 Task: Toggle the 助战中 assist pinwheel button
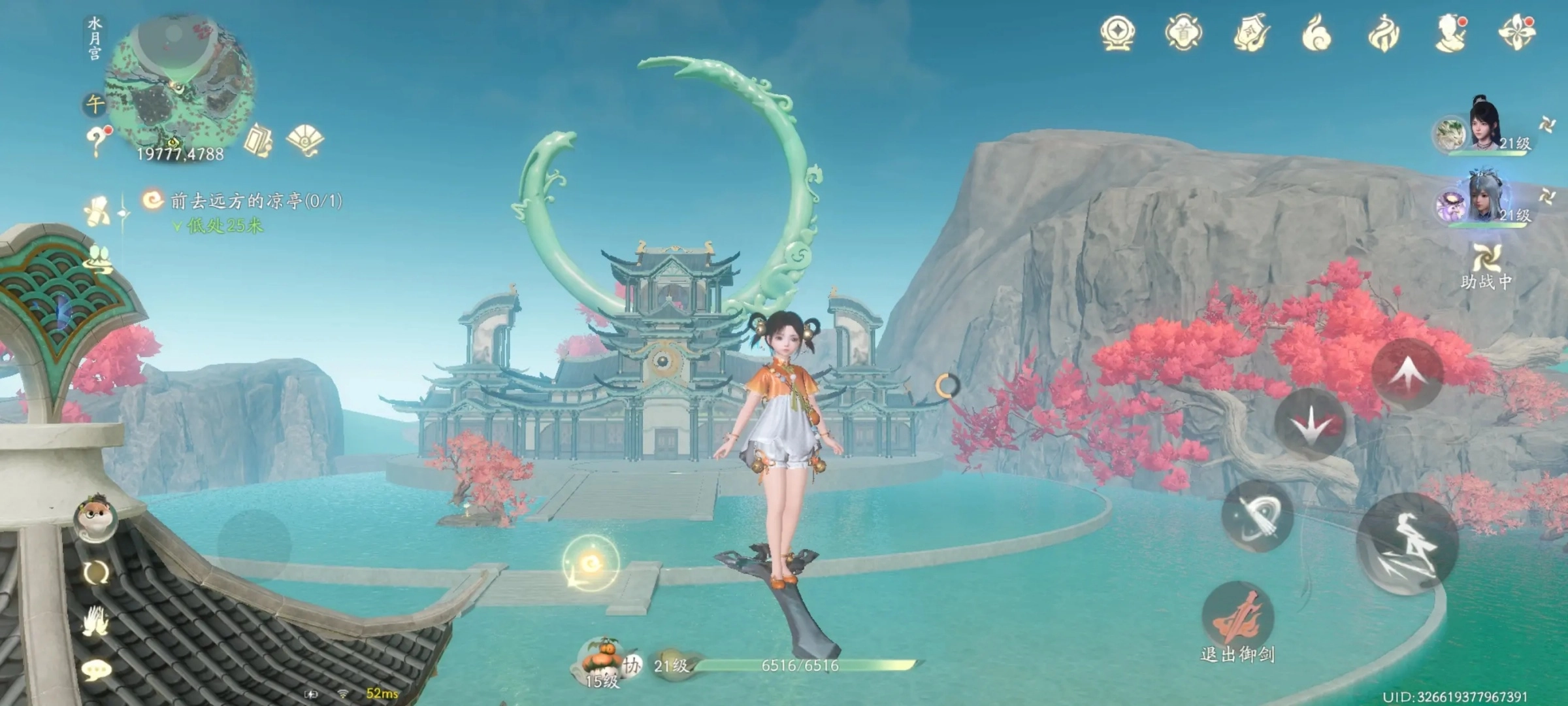click(1486, 265)
